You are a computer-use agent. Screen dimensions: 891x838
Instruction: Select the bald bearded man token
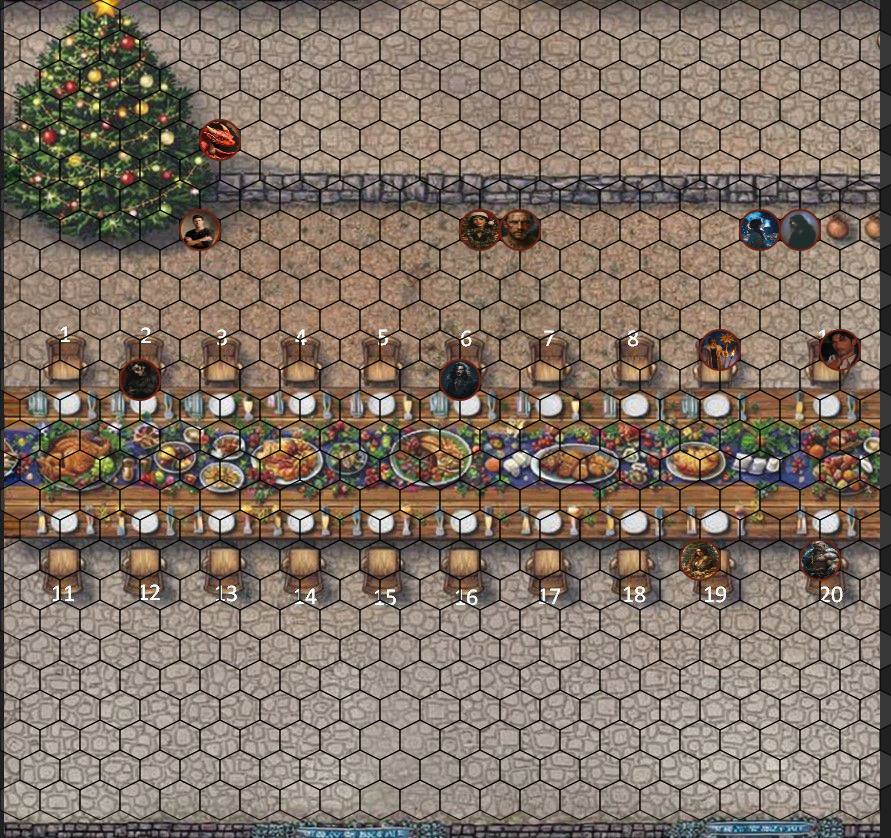tap(519, 230)
